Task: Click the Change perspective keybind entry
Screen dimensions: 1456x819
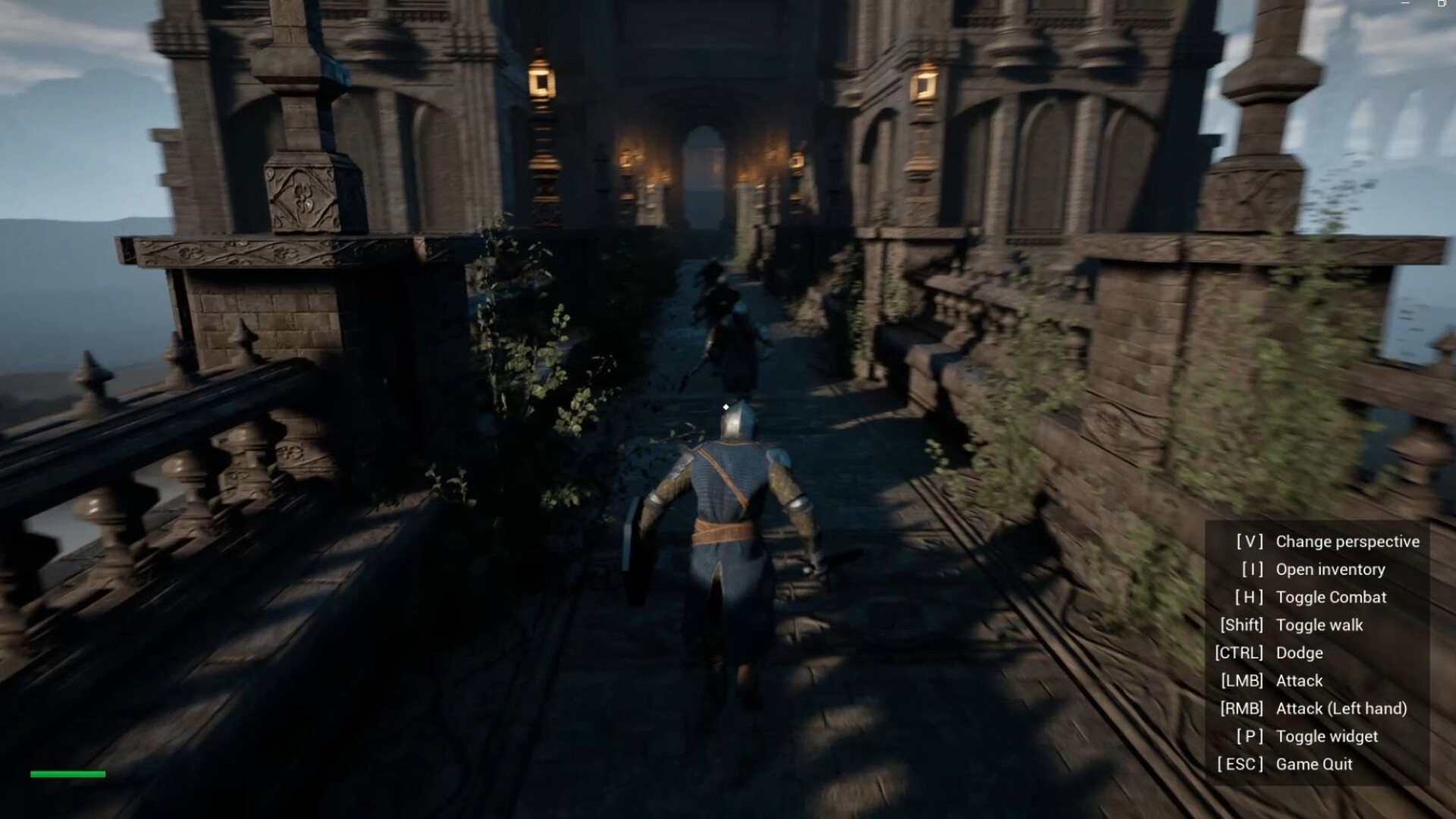Action: click(1348, 541)
